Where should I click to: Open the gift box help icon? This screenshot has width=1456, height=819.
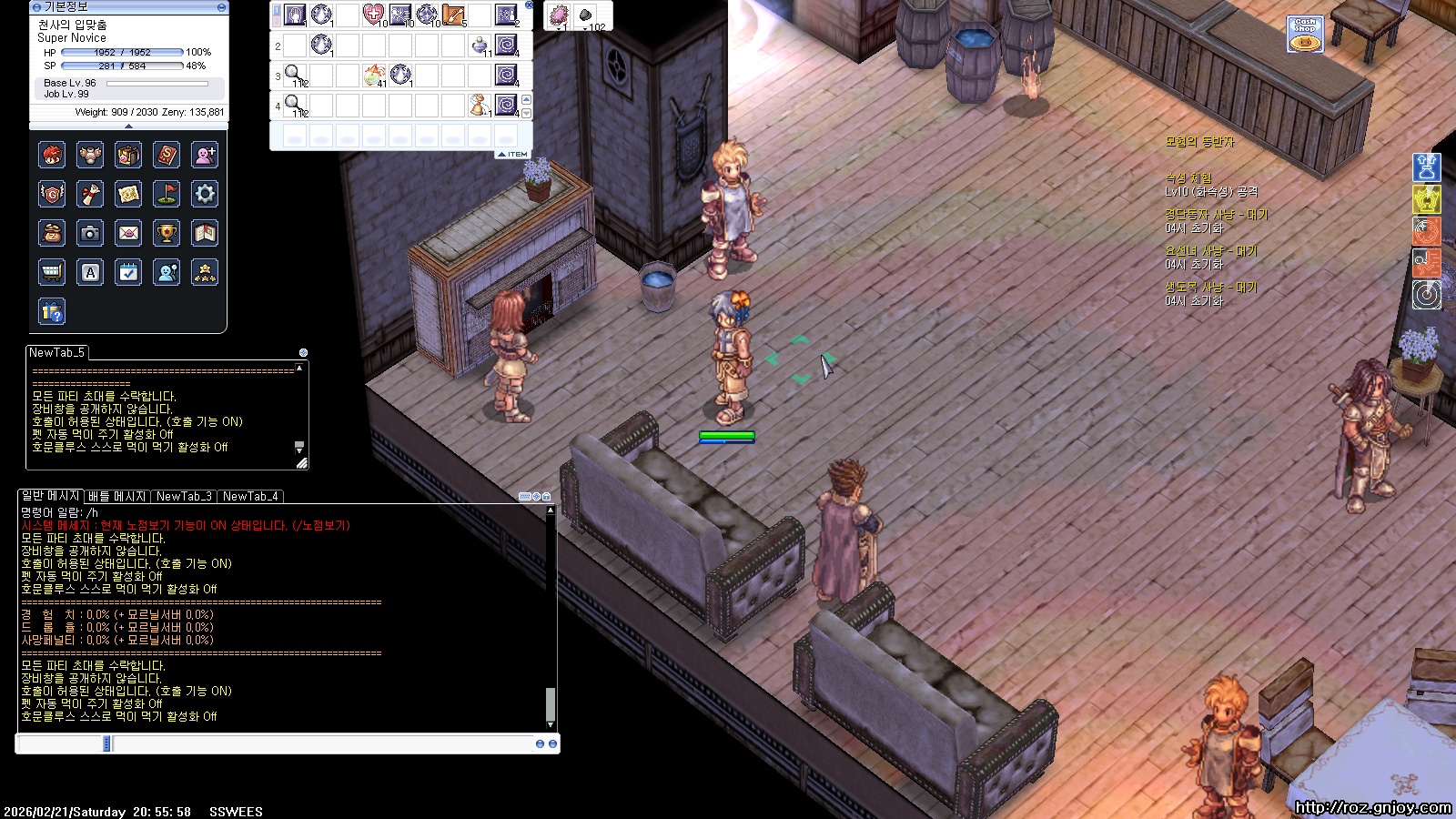coord(52,311)
